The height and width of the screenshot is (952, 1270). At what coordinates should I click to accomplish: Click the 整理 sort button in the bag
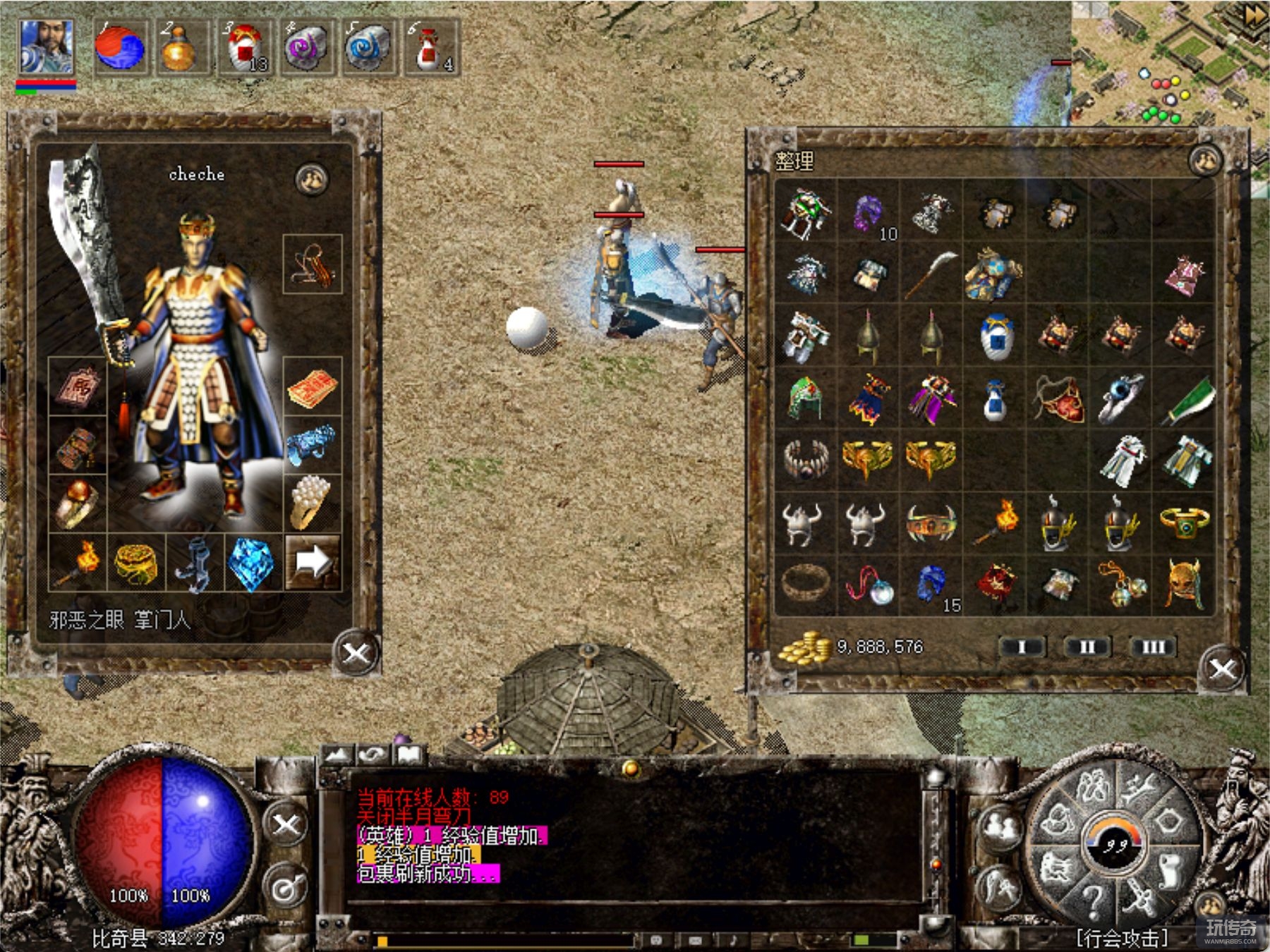pyautogui.click(x=794, y=161)
